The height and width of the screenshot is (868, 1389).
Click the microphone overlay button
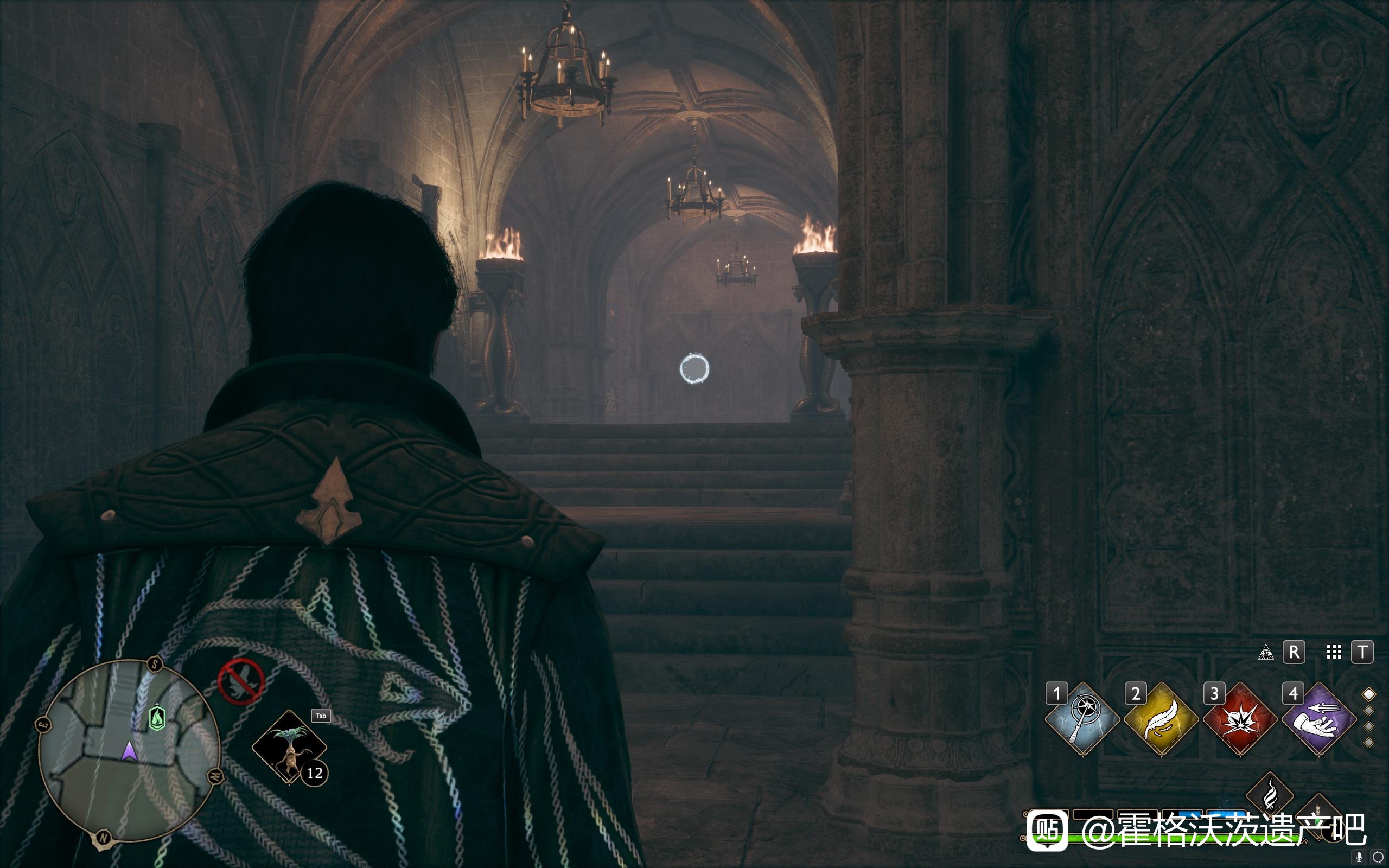1359,858
